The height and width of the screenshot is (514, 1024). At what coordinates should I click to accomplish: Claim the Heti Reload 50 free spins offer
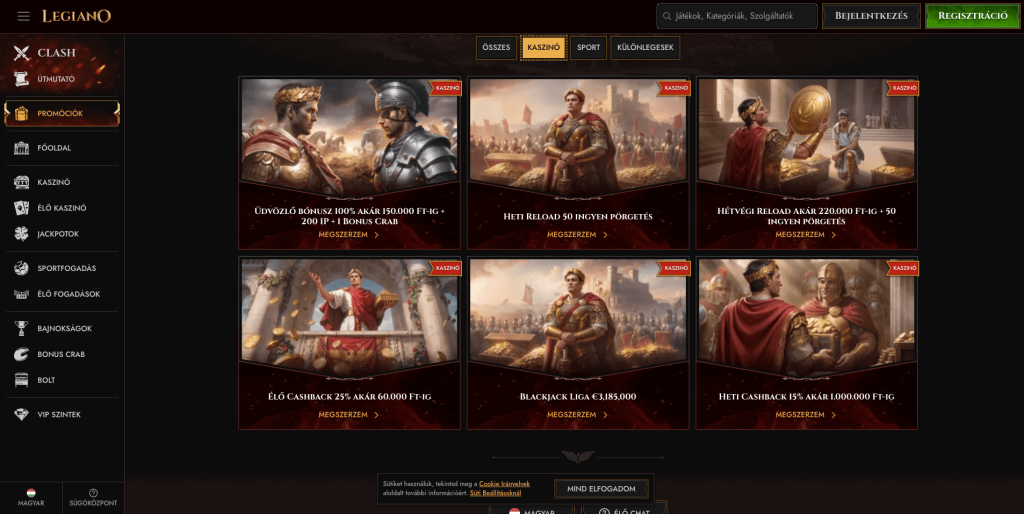coord(577,235)
